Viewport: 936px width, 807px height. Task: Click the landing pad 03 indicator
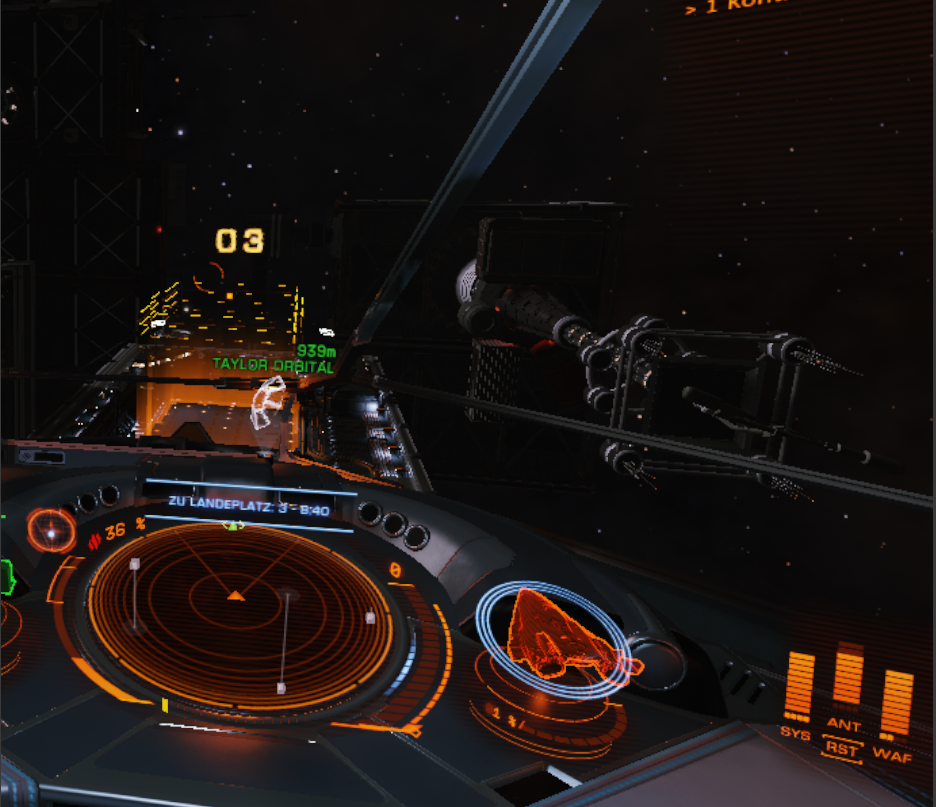click(240, 241)
